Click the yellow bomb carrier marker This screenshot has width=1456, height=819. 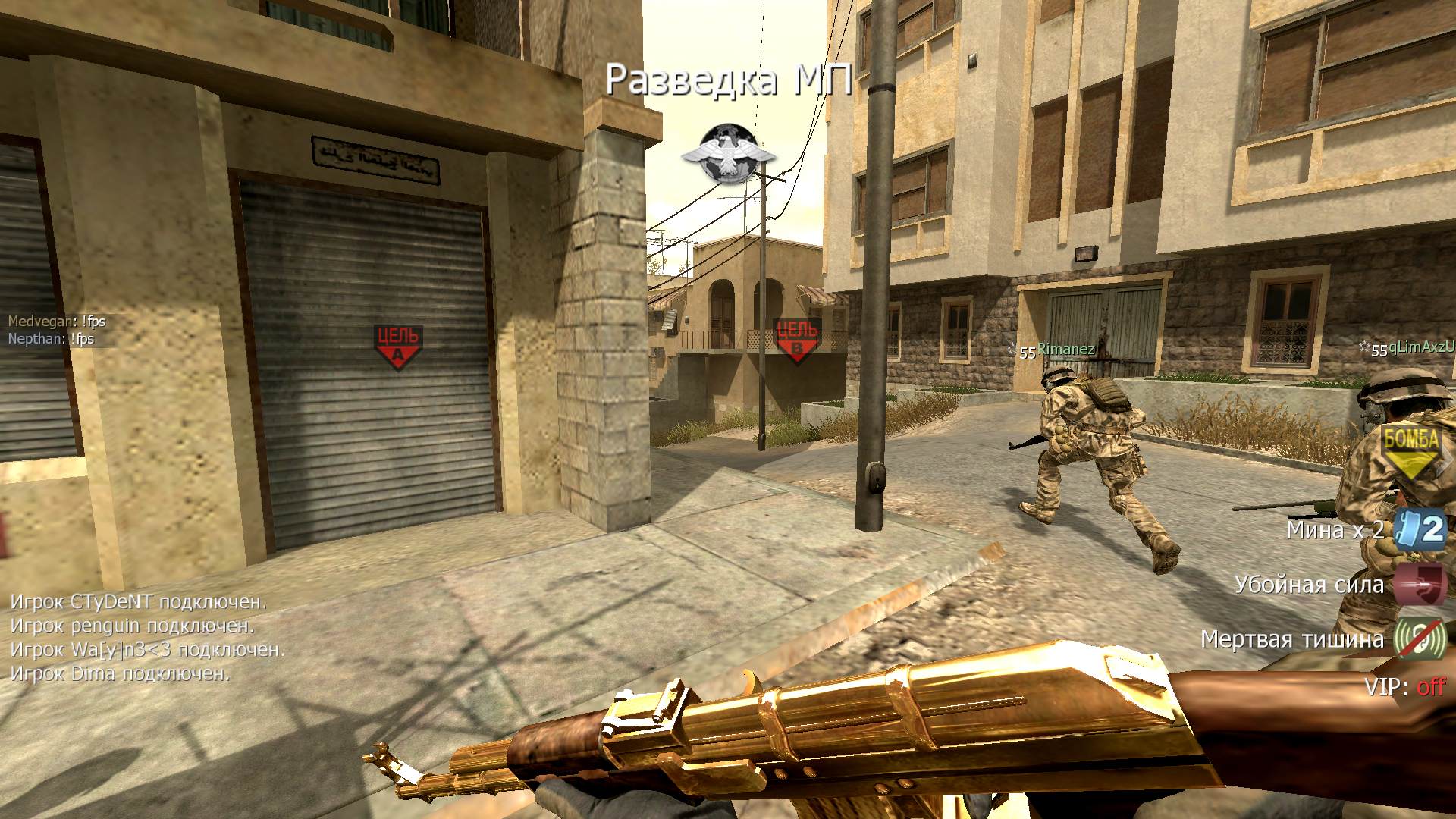coord(1410,450)
